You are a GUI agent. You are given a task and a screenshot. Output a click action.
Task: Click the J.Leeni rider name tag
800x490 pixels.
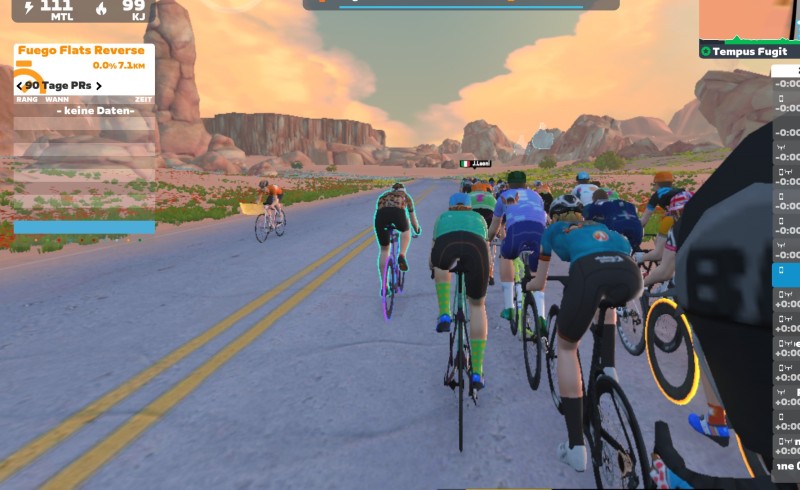tap(476, 163)
